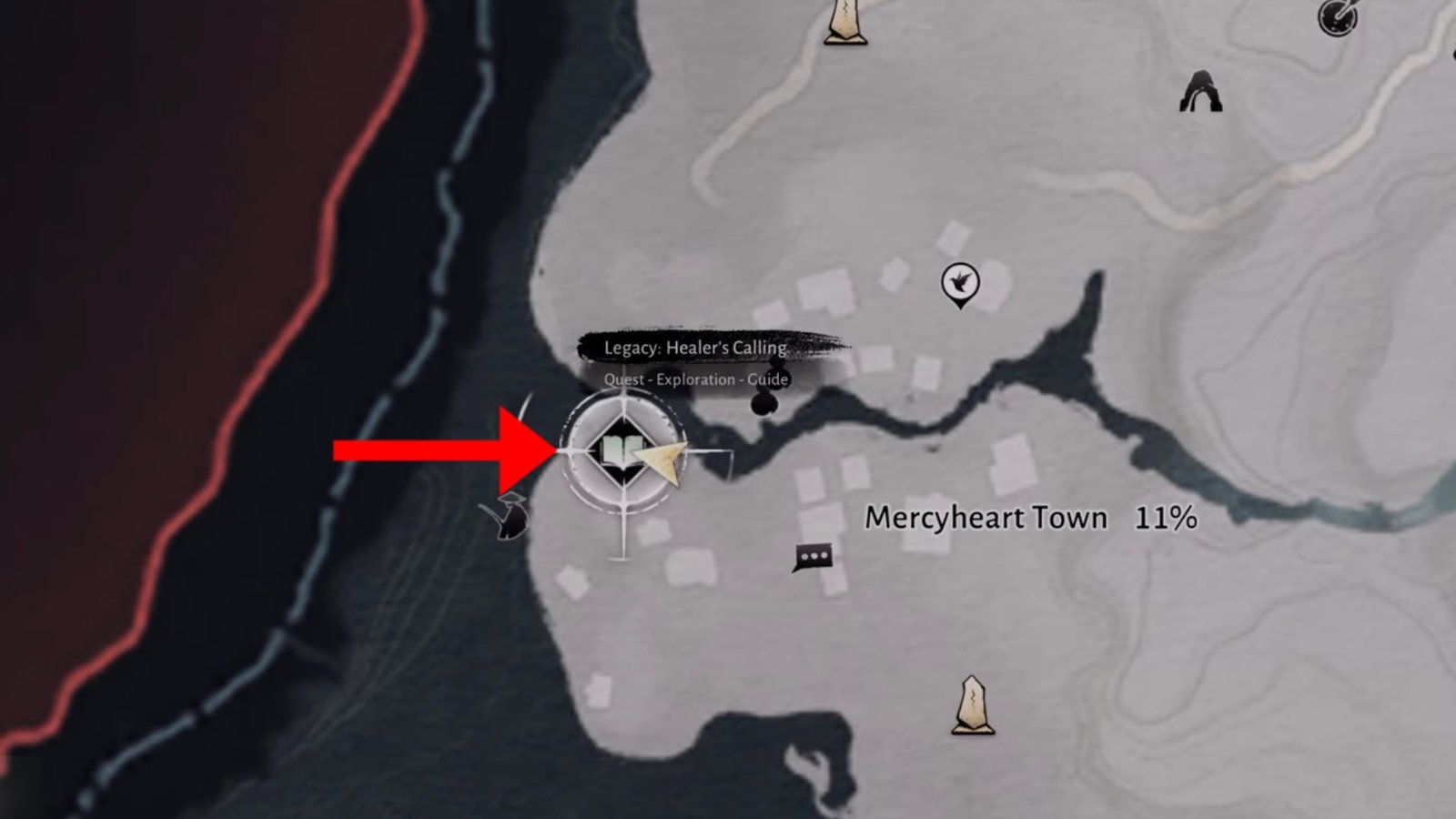The height and width of the screenshot is (819, 1456).
Task: Click the Mercyheart Town name label
Action: click(986, 517)
